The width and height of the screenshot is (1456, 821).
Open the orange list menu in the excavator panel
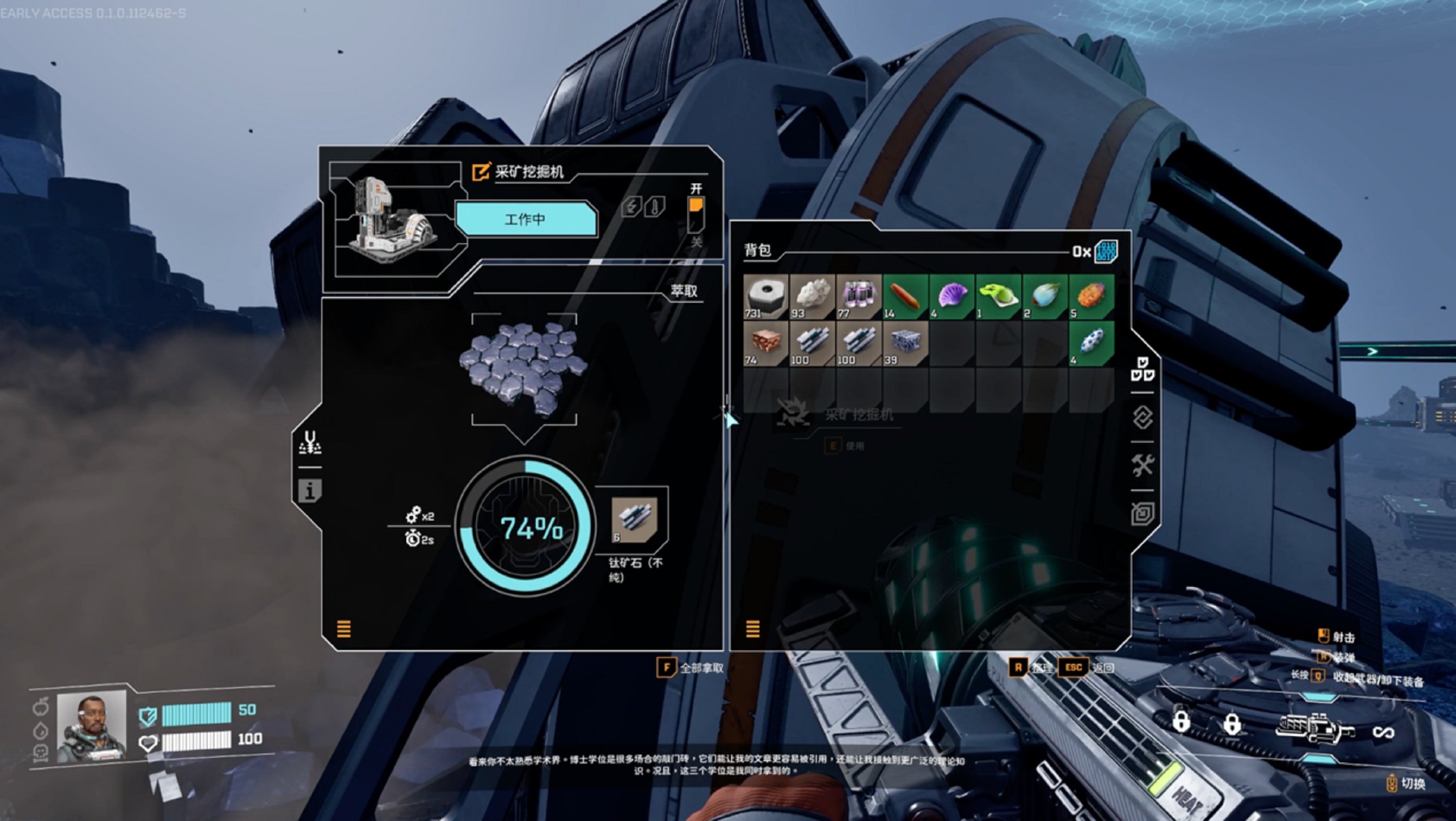click(344, 628)
